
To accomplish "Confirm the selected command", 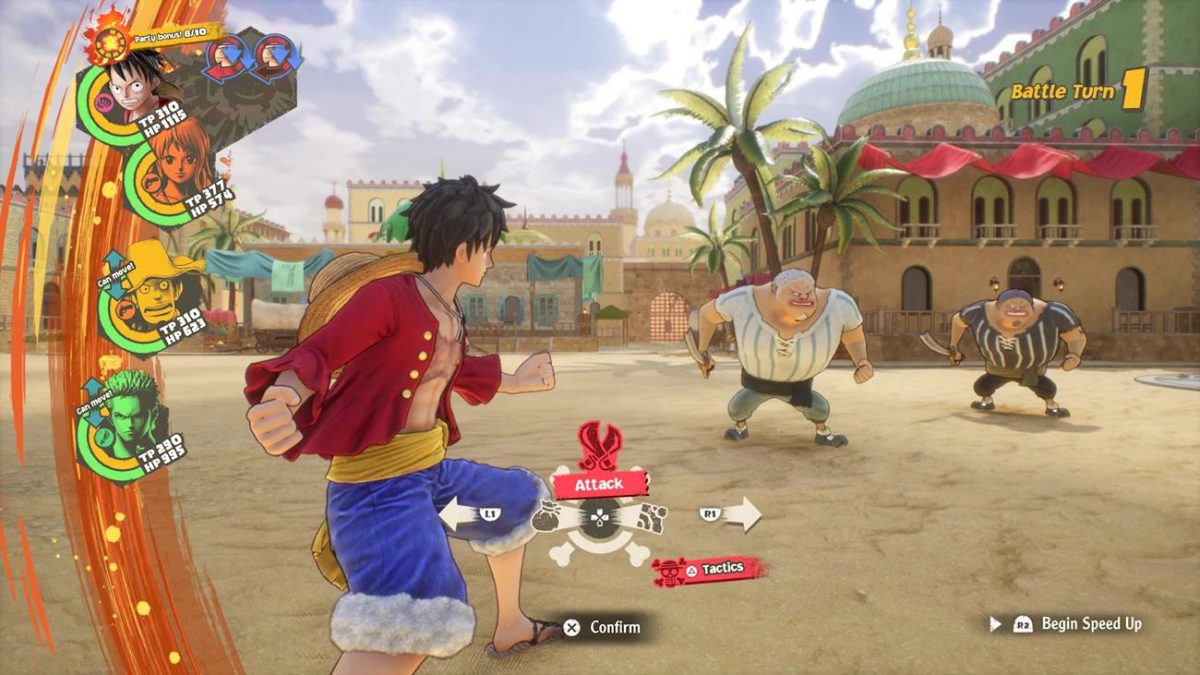I will pos(603,628).
